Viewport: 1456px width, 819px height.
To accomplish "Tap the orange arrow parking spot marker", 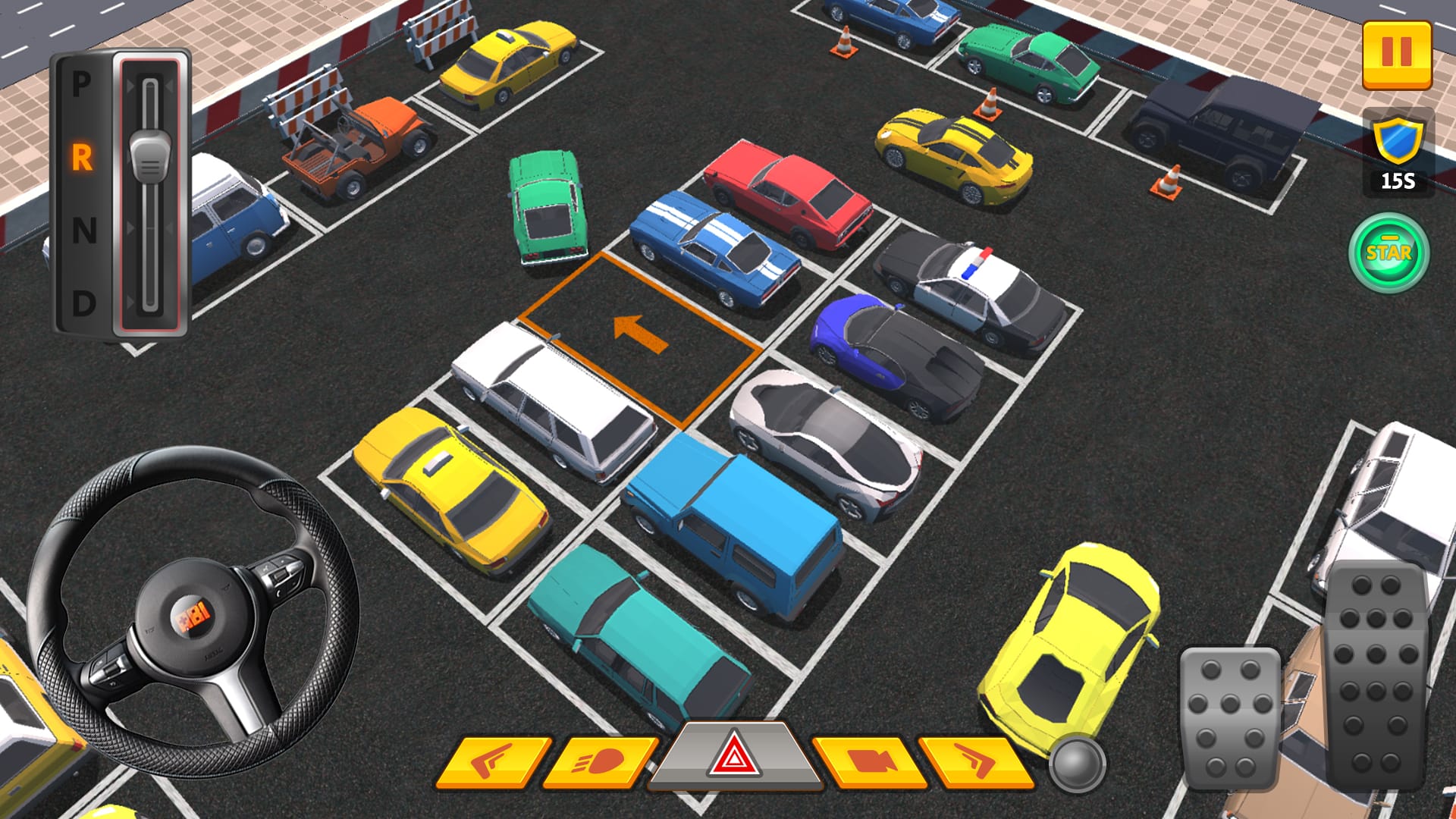I will coord(641,334).
